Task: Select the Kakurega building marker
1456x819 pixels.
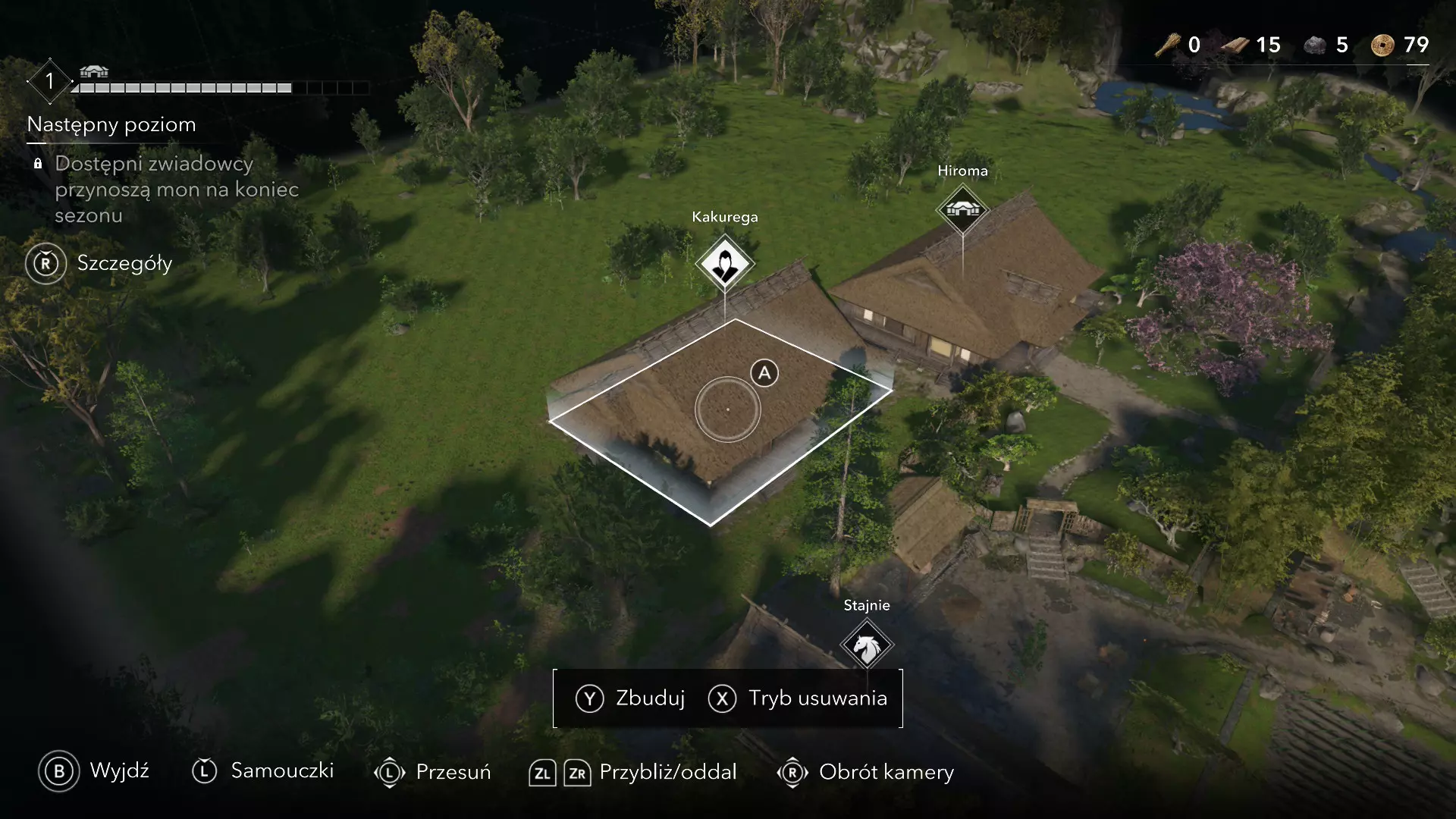Action: tap(724, 264)
